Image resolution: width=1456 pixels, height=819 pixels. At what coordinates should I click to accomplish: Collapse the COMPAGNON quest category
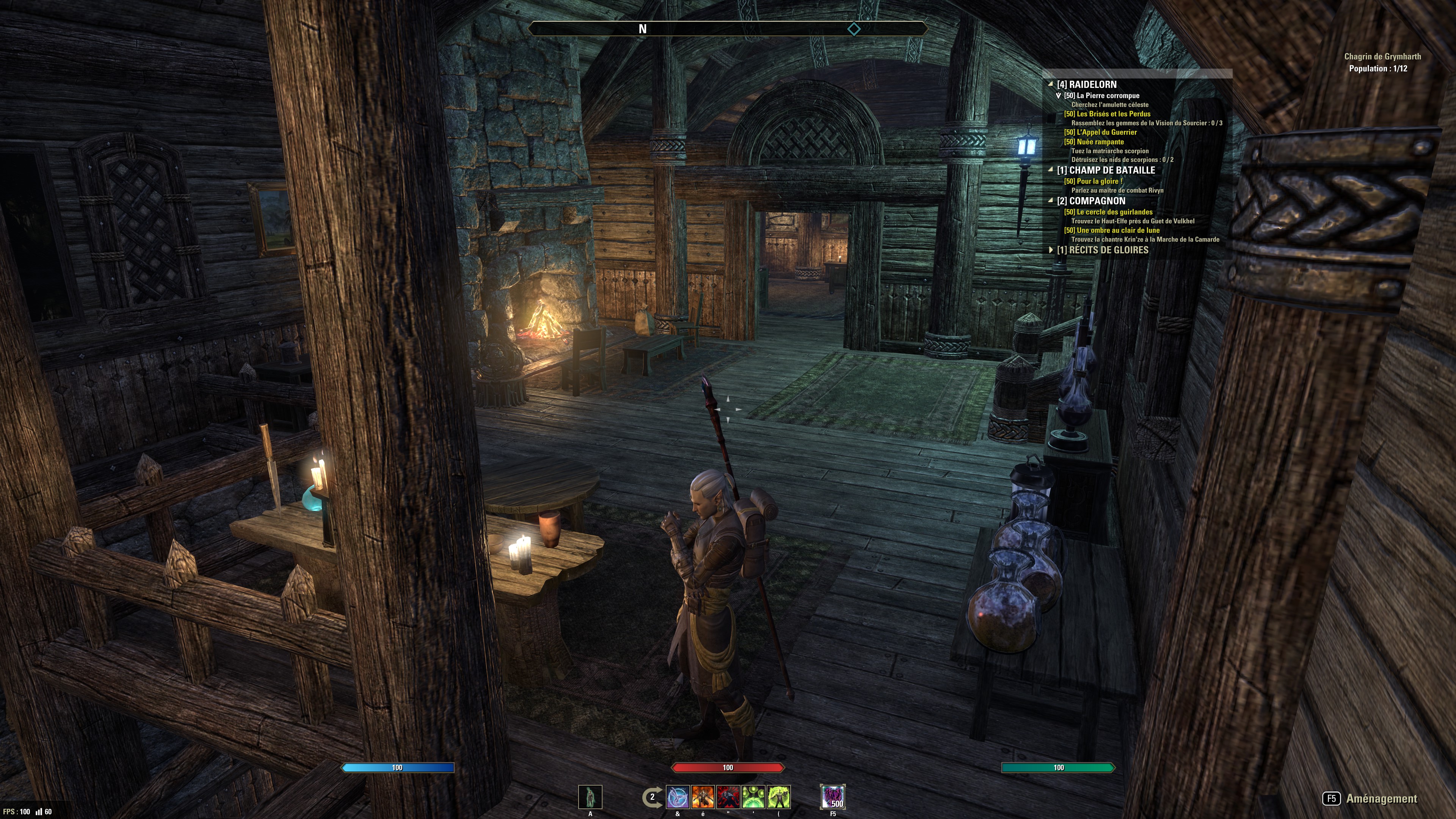tap(1051, 201)
